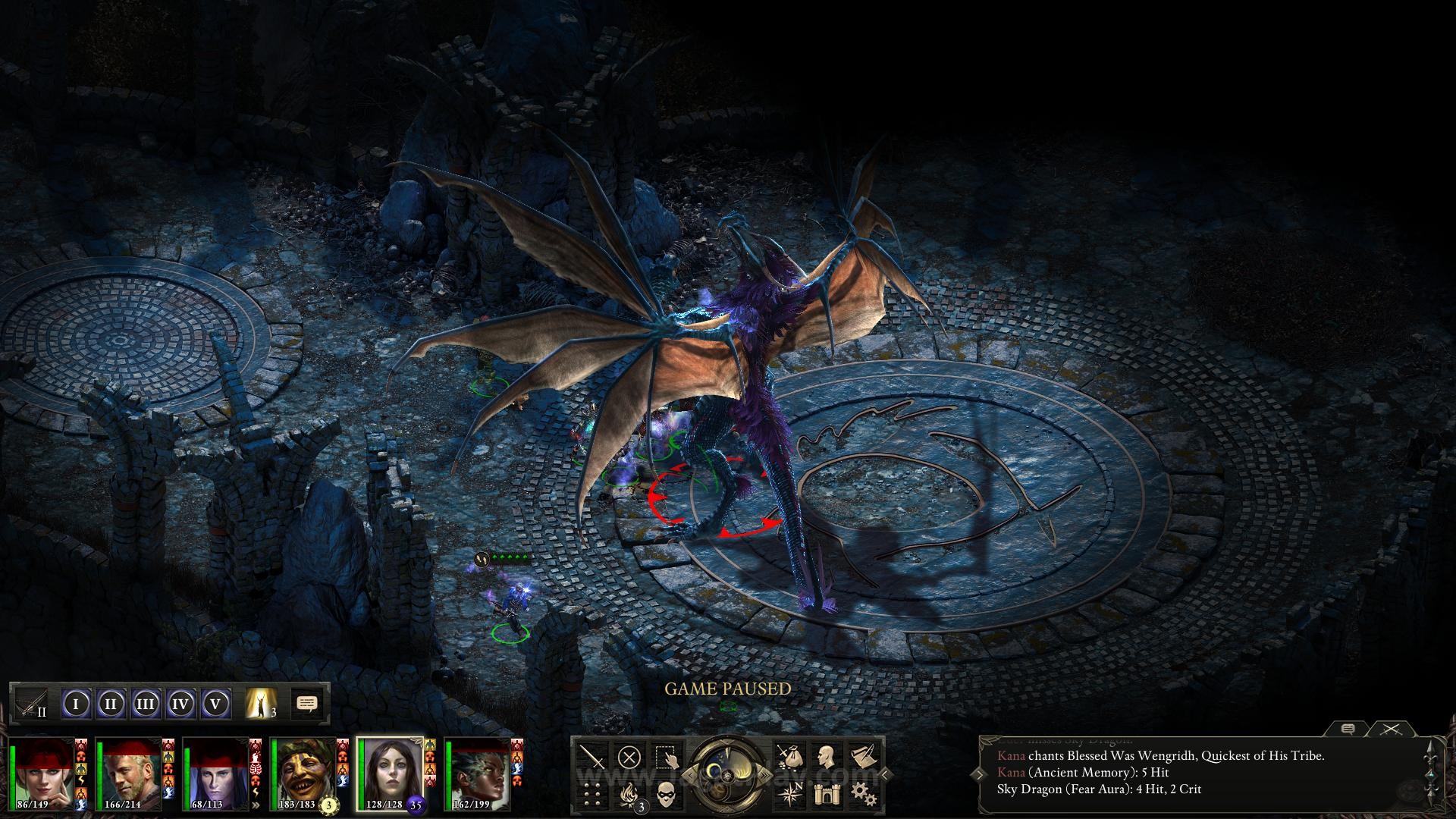The height and width of the screenshot is (819, 1456).
Task: Toggle slow mode on the clock dial
Action: pos(691,773)
